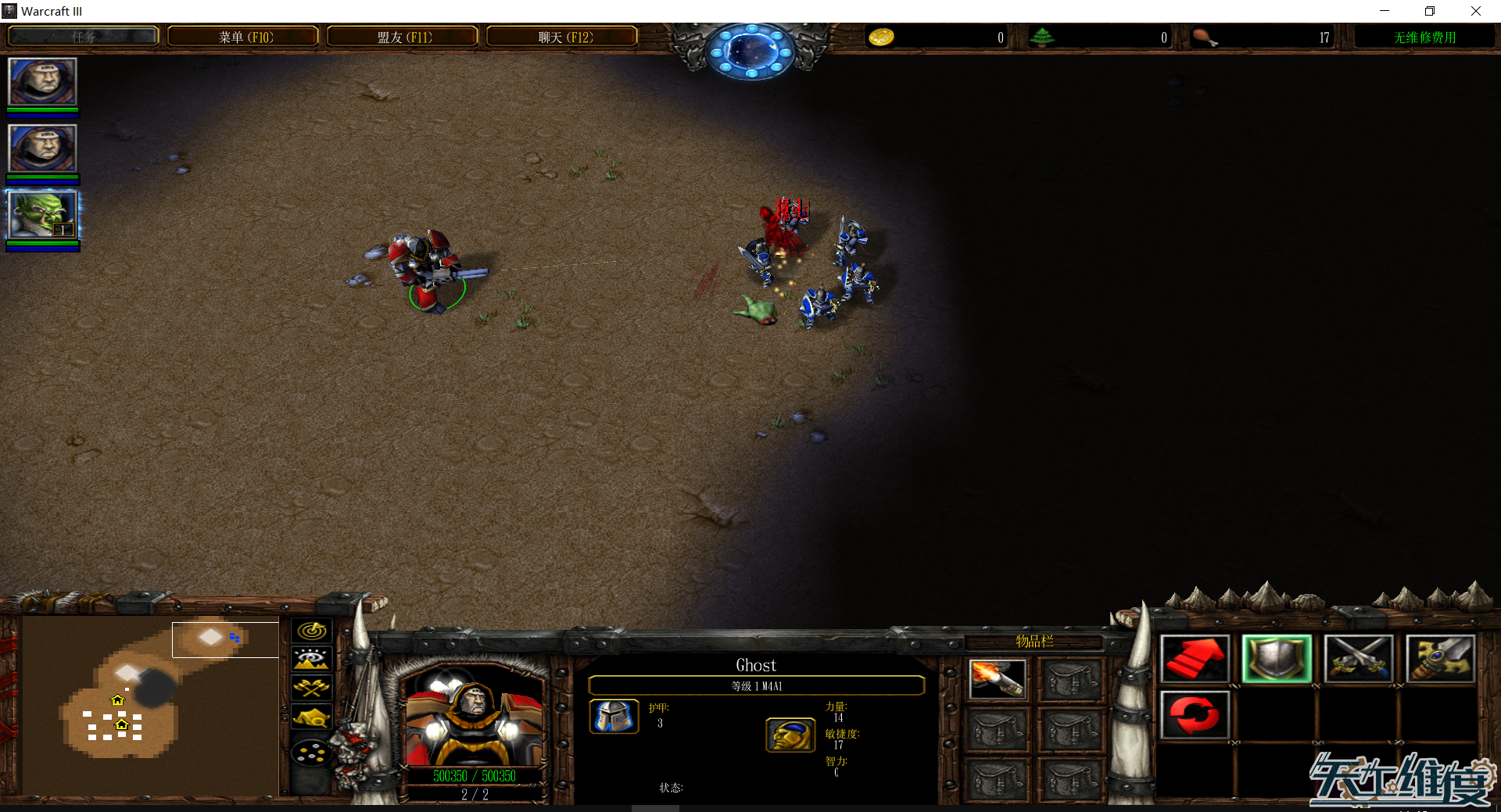Close the Warcraft III window
This screenshot has width=1501, height=812.
pyautogui.click(x=1475, y=11)
